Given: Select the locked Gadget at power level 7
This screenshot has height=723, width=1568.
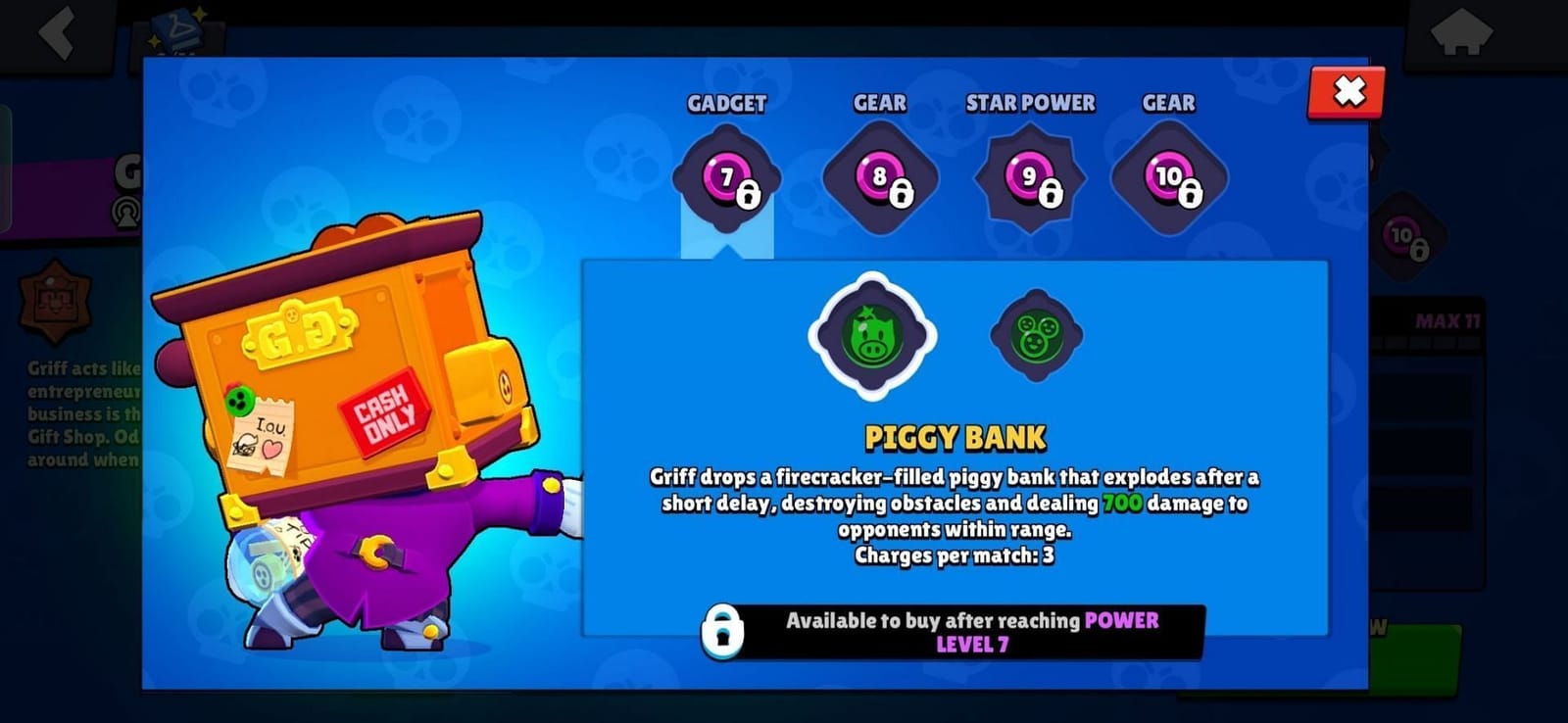Looking at the screenshot, I should 725,176.
